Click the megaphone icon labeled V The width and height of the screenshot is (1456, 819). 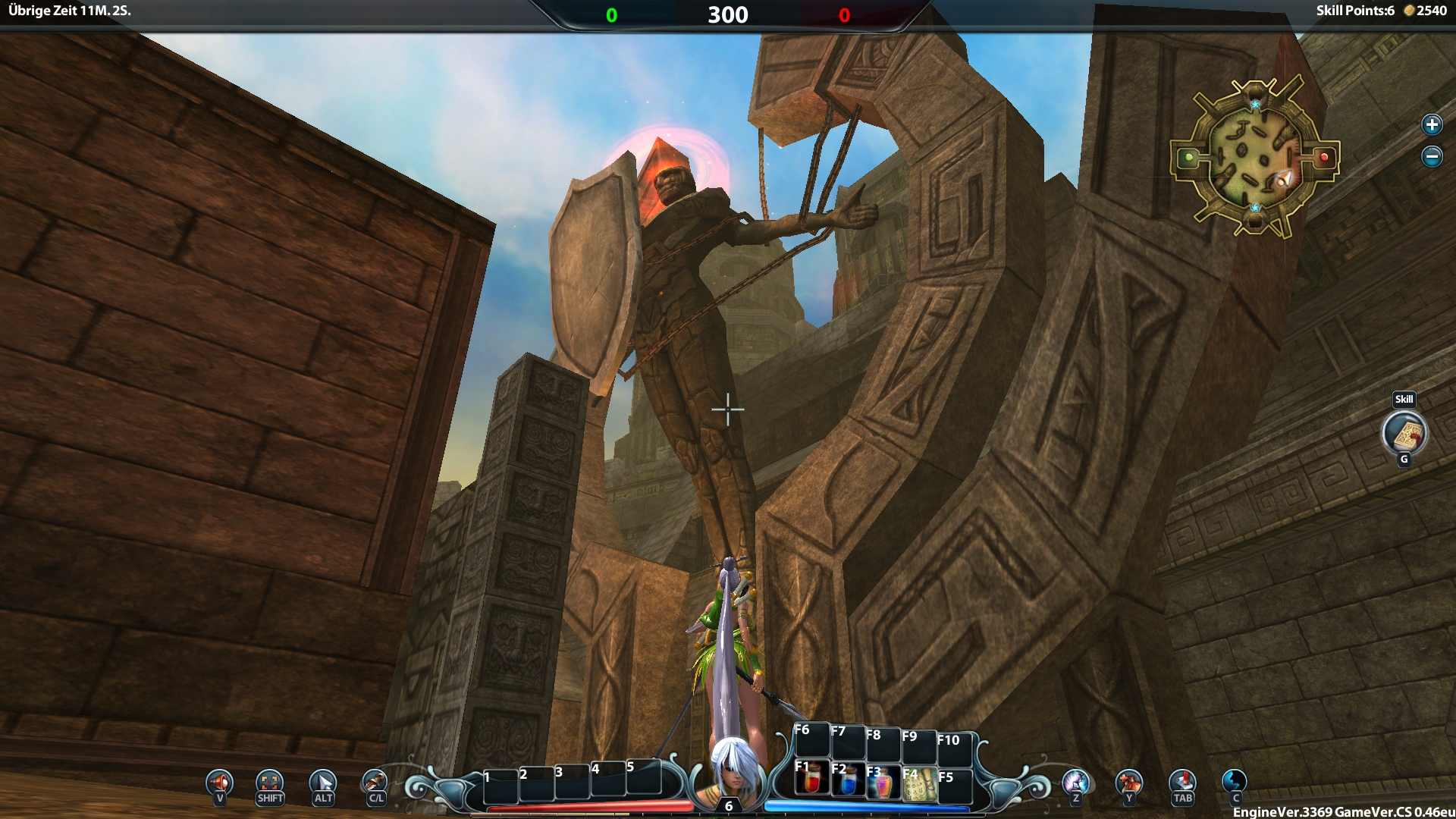point(220,782)
